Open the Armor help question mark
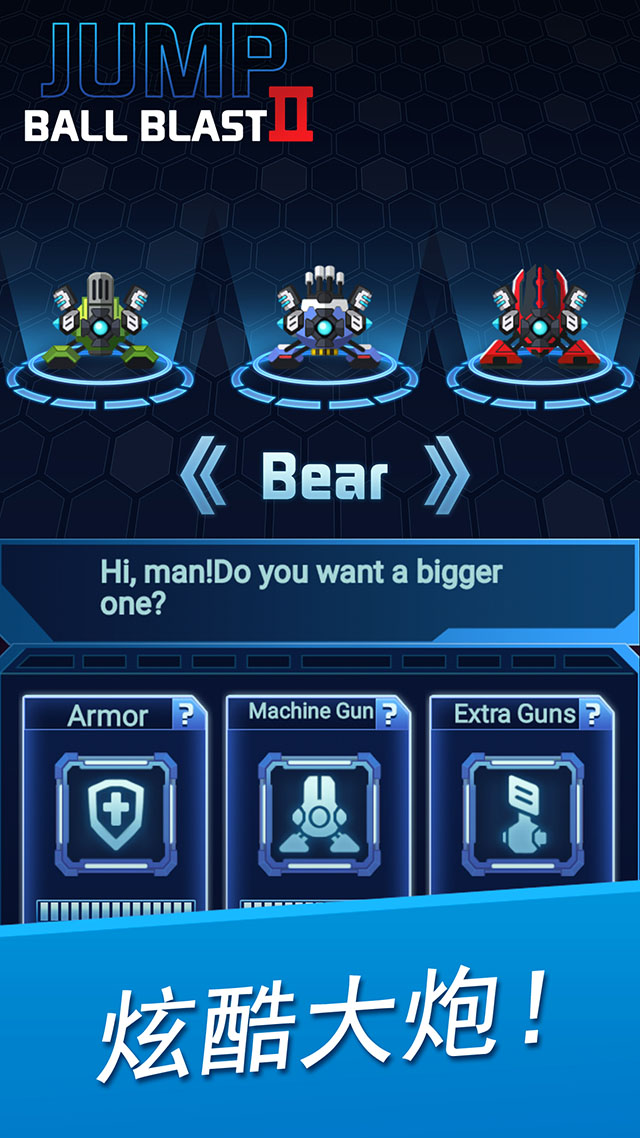640x1138 pixels. pos(186,715)
